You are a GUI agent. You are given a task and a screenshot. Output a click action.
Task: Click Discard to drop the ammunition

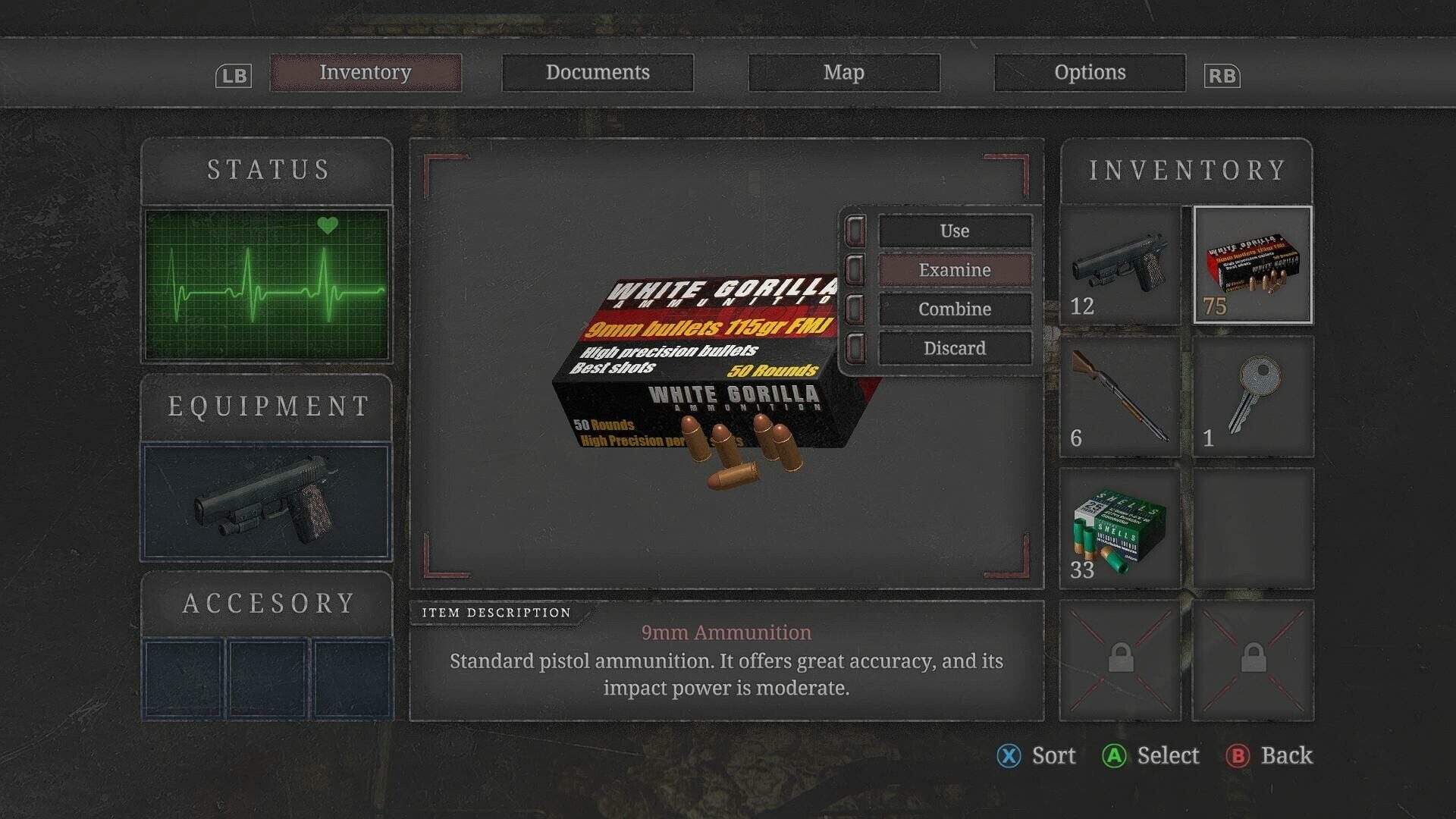pyautogui.click(x=954, y=347)
